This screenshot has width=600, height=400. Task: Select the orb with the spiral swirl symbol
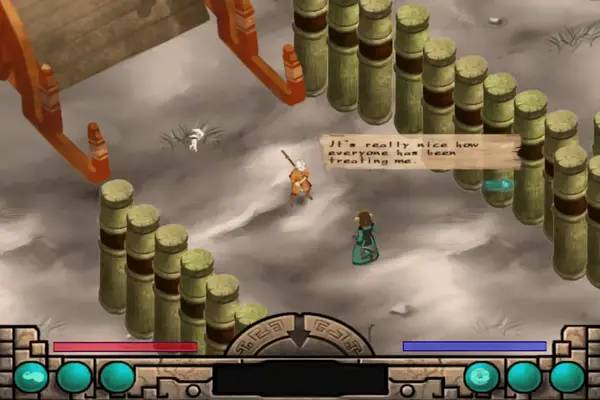(x=481, y=377)
